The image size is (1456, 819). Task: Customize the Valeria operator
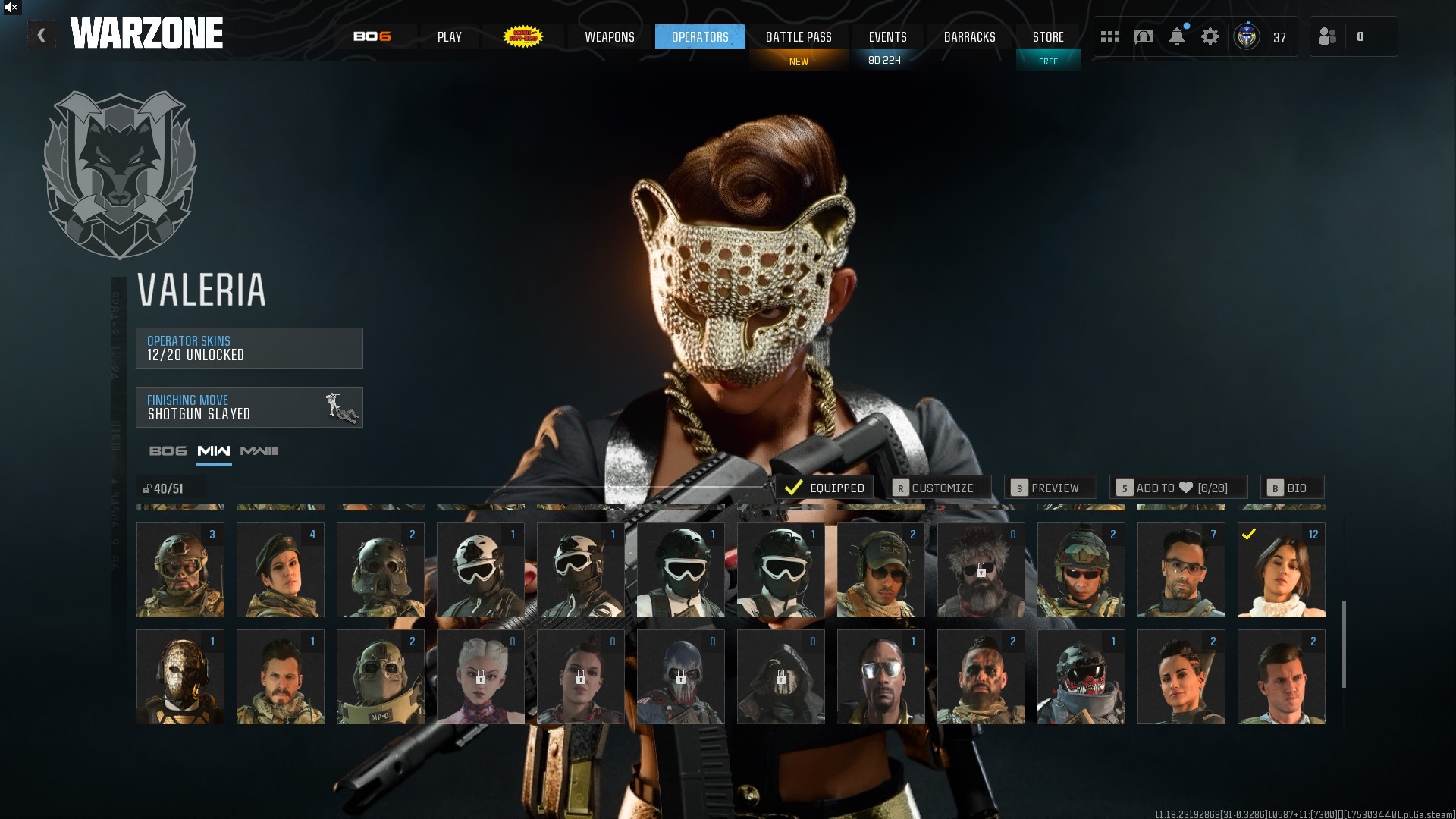coord(938,488)
